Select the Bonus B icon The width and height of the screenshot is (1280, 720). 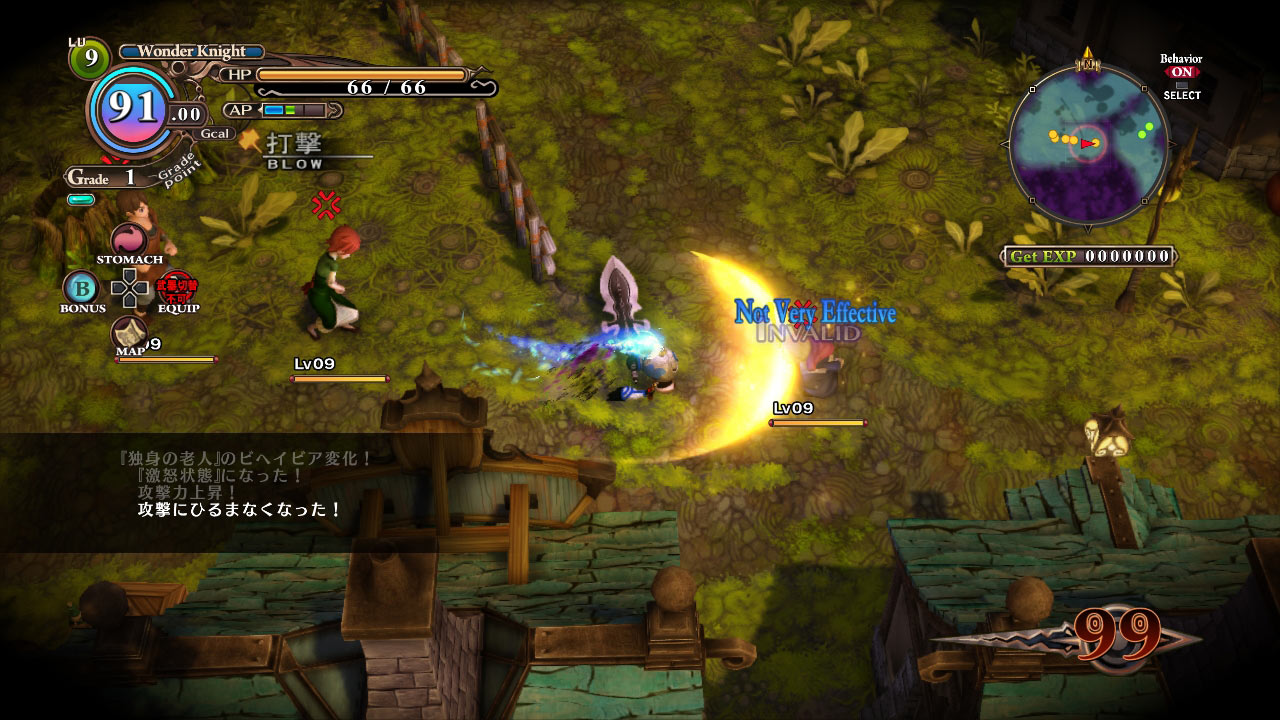(x=81, y=288)
